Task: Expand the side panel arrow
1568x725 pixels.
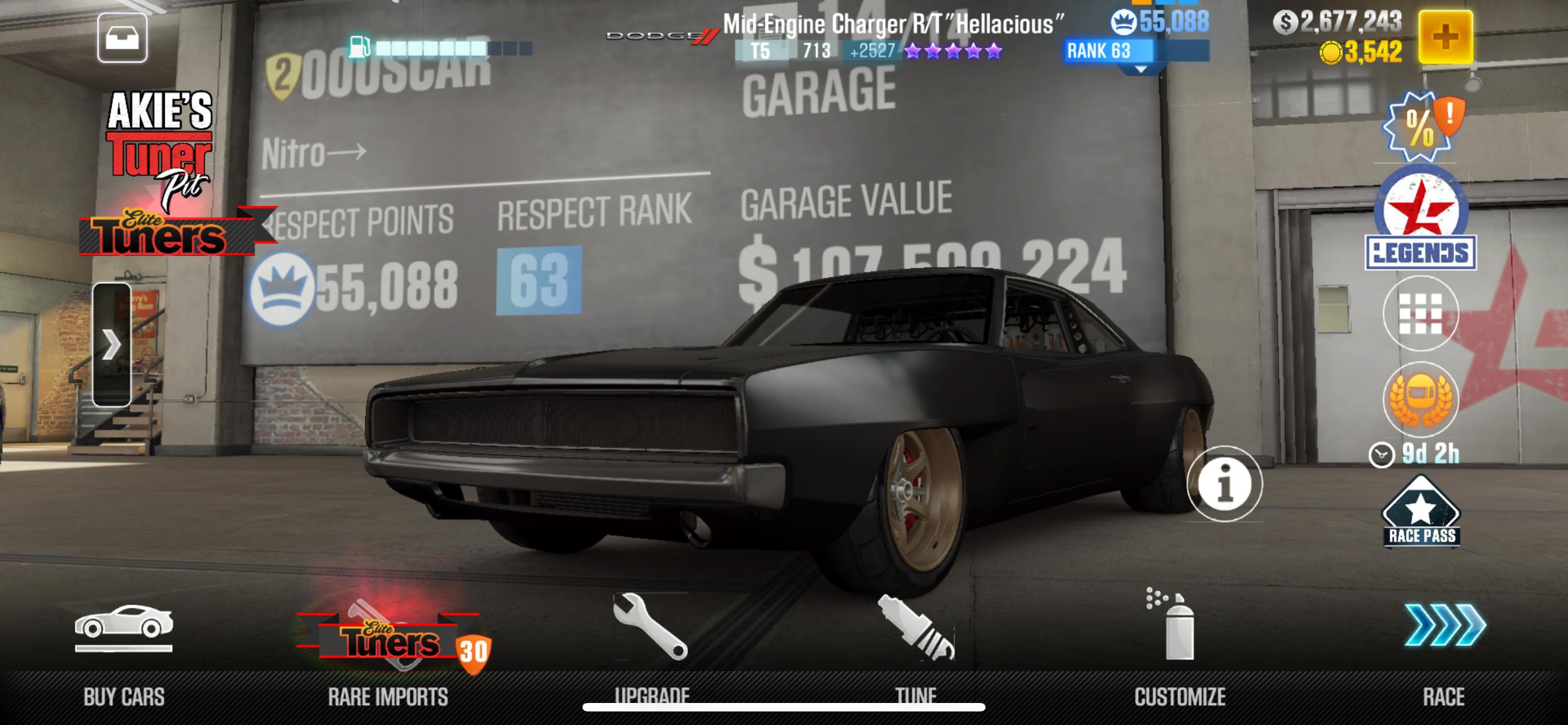Action: pyautogui.click(x=111, y=344)
